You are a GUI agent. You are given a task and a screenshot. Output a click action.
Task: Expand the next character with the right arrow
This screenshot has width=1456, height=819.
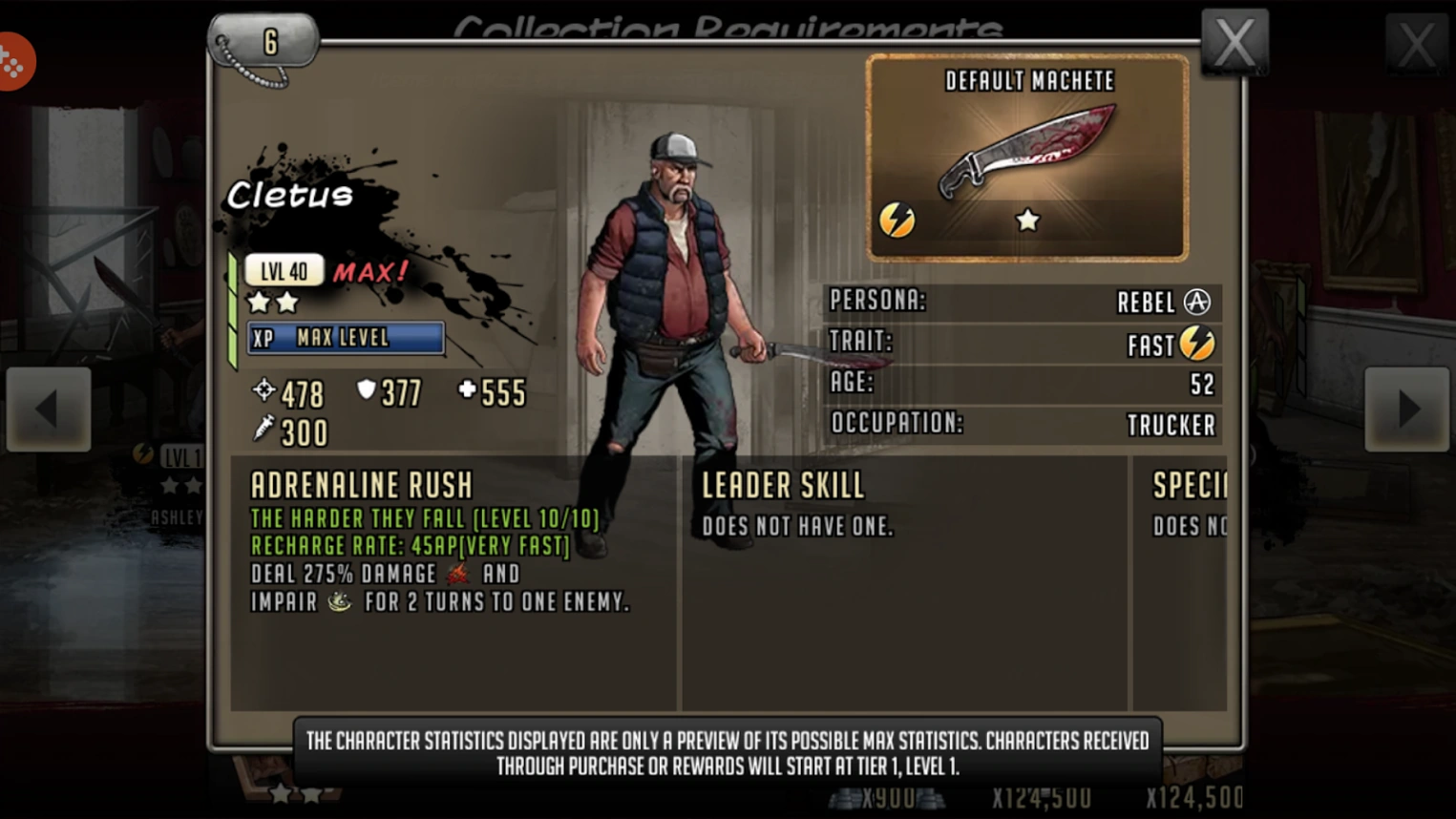[x=1406, y=409]
